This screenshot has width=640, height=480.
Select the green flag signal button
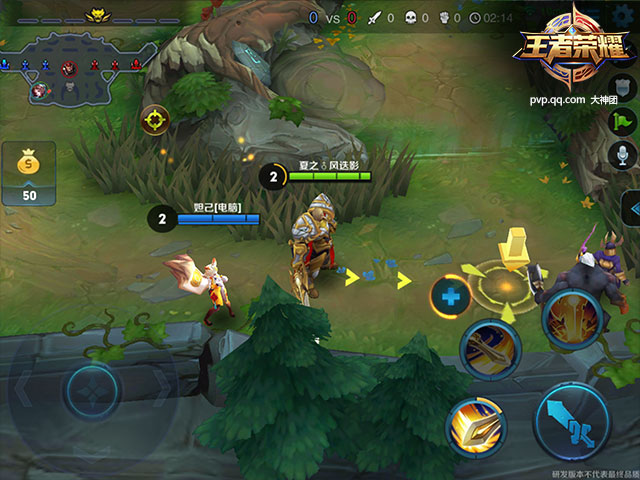click(623, 121)
